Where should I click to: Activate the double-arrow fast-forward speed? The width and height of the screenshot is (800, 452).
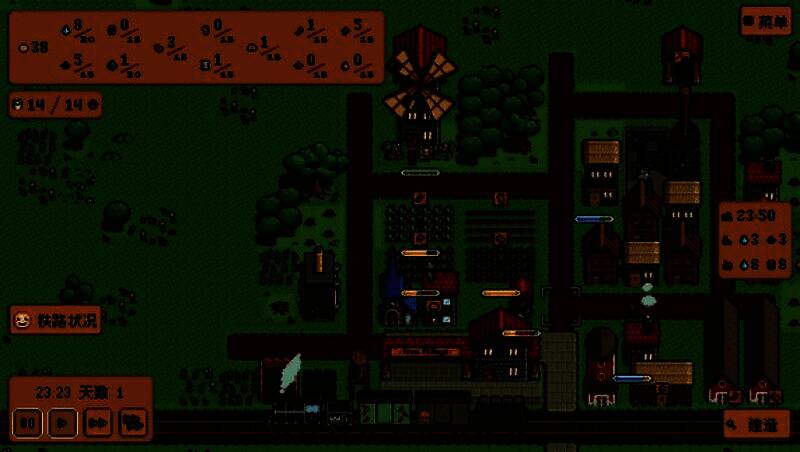97,423
